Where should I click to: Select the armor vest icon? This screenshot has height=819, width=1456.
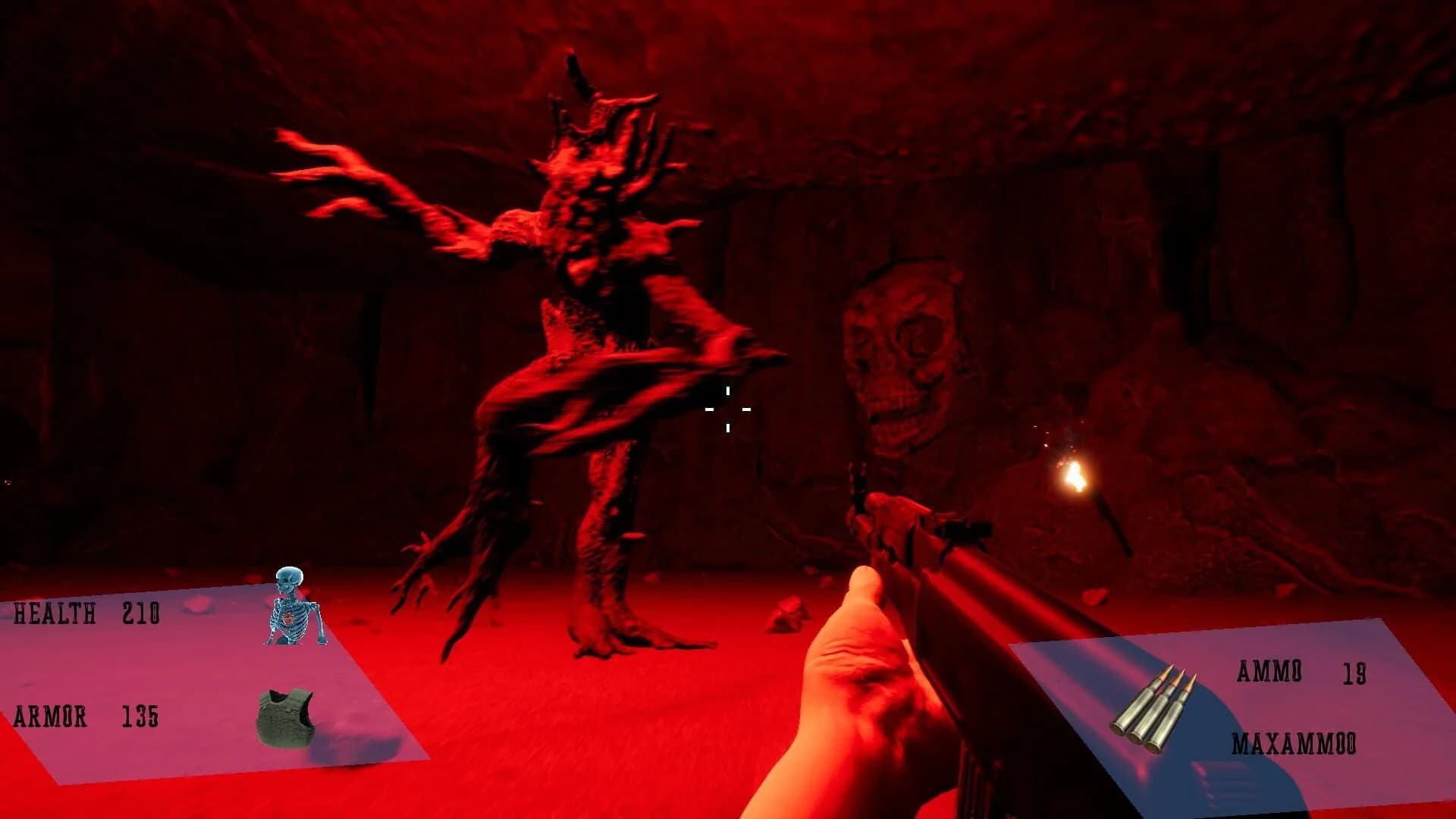click(x=287, y=717)
